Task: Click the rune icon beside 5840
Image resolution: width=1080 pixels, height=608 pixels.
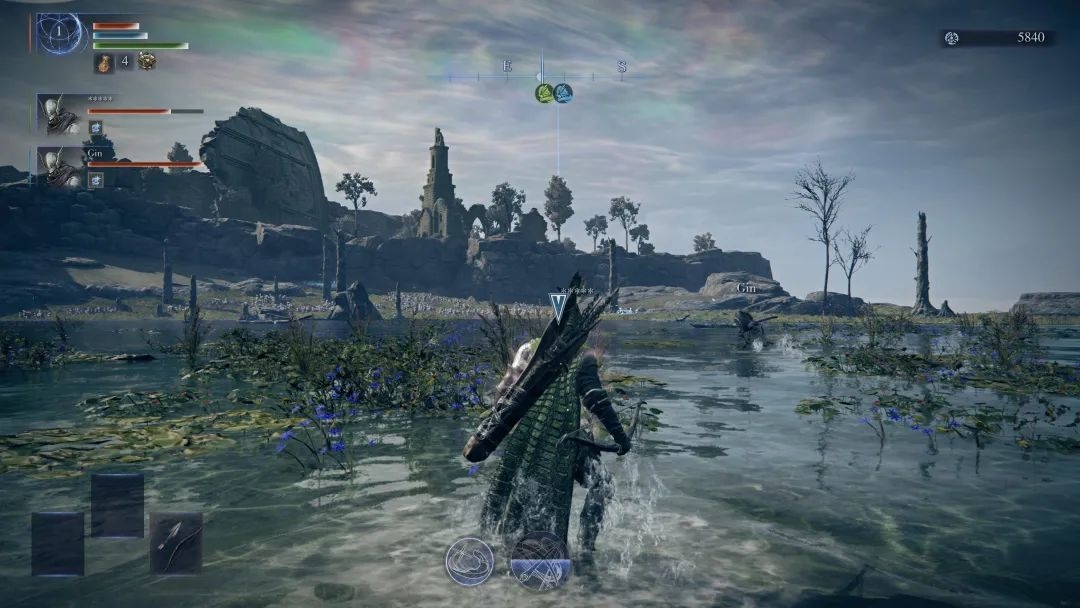Action: pos(952,38)
